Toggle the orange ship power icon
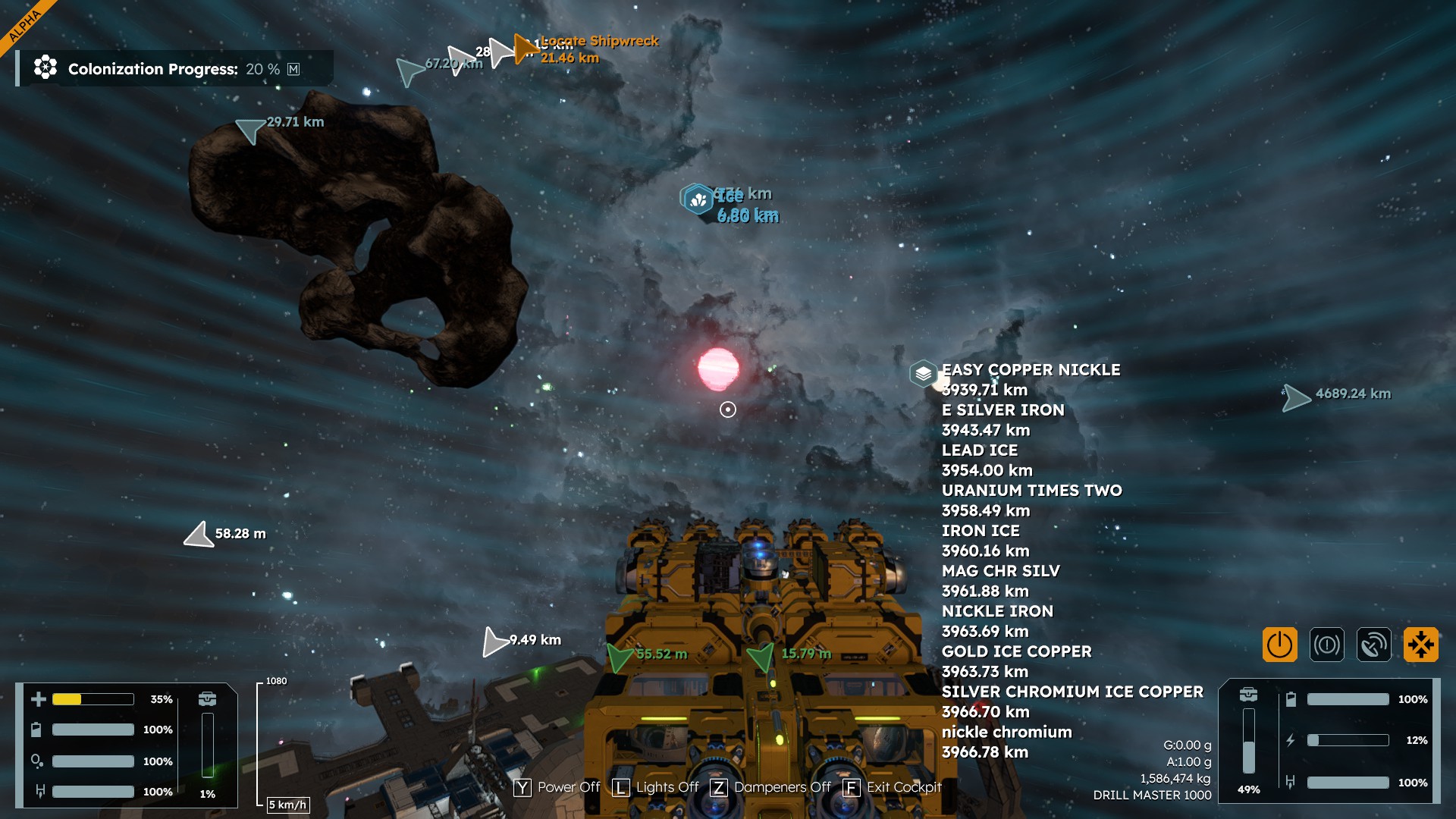Viewport: 1456px width, 819px height. tap(1279, 645)
